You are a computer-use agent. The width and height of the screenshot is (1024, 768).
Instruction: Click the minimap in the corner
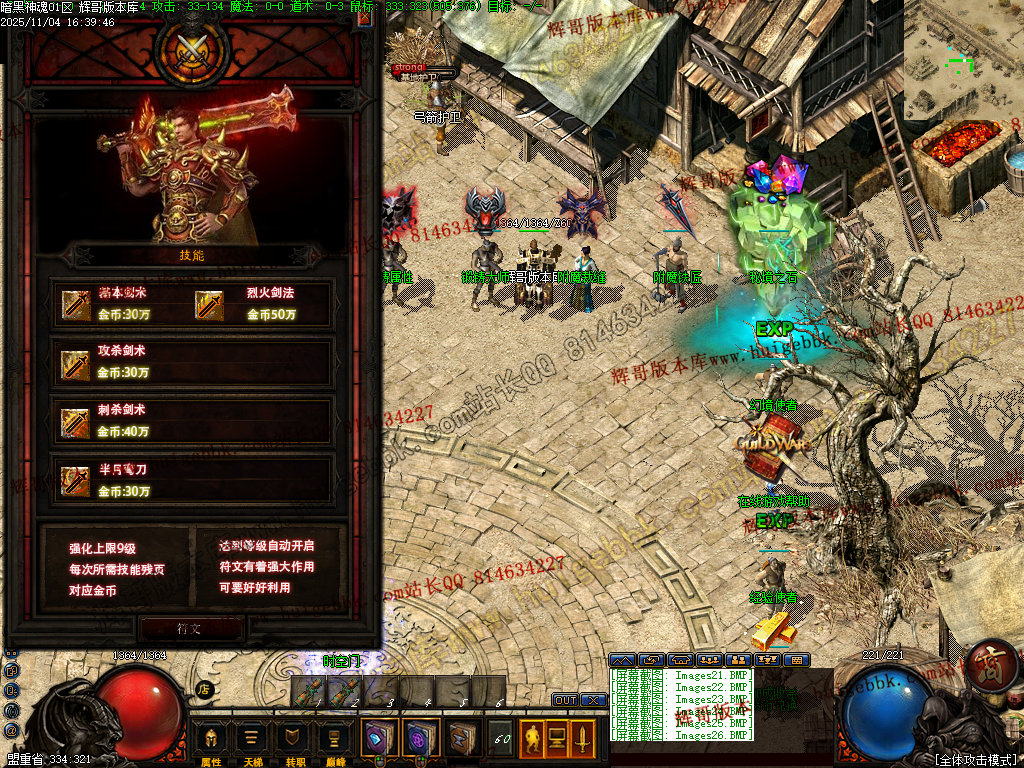[963, 60]
